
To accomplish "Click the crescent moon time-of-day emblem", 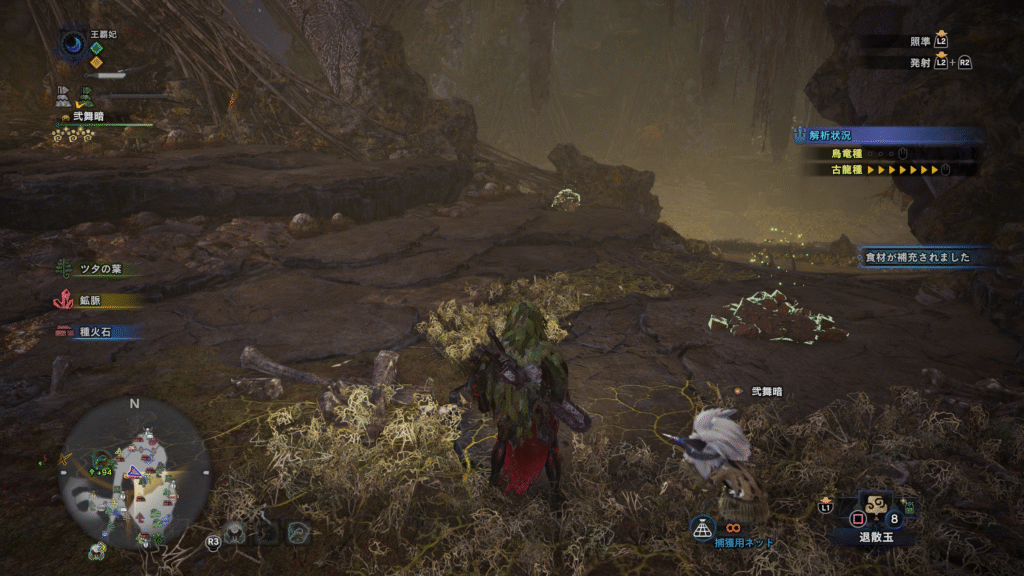I will click(73, 43).
